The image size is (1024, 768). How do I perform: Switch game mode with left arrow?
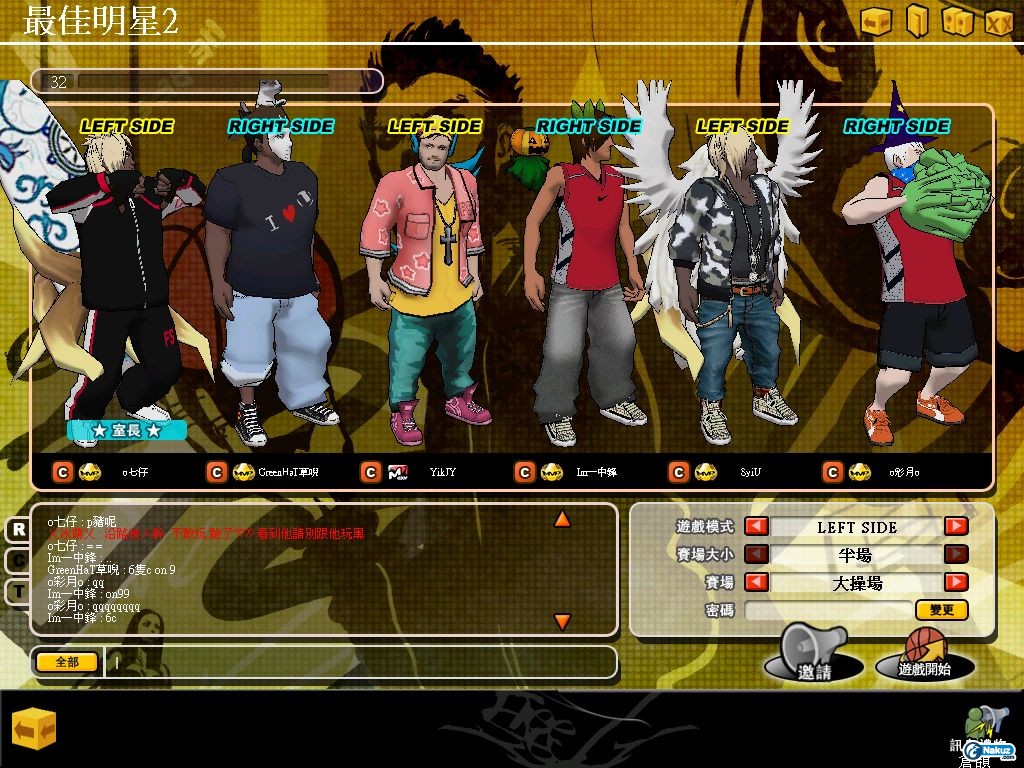(757, 526)
